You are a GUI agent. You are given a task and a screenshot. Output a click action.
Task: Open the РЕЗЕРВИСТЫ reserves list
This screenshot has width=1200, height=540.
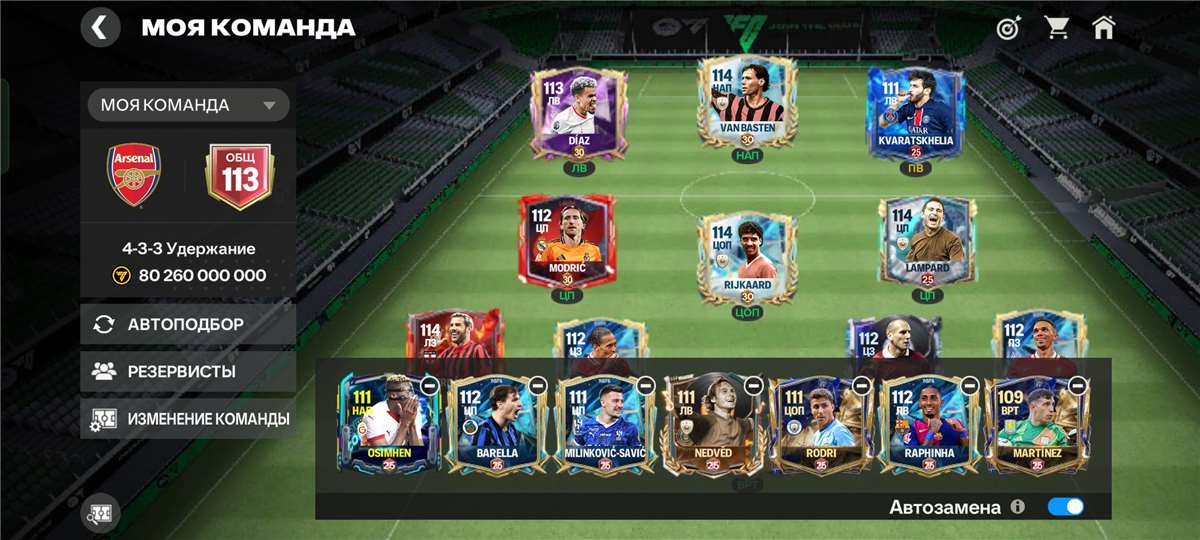click(188, 371)
